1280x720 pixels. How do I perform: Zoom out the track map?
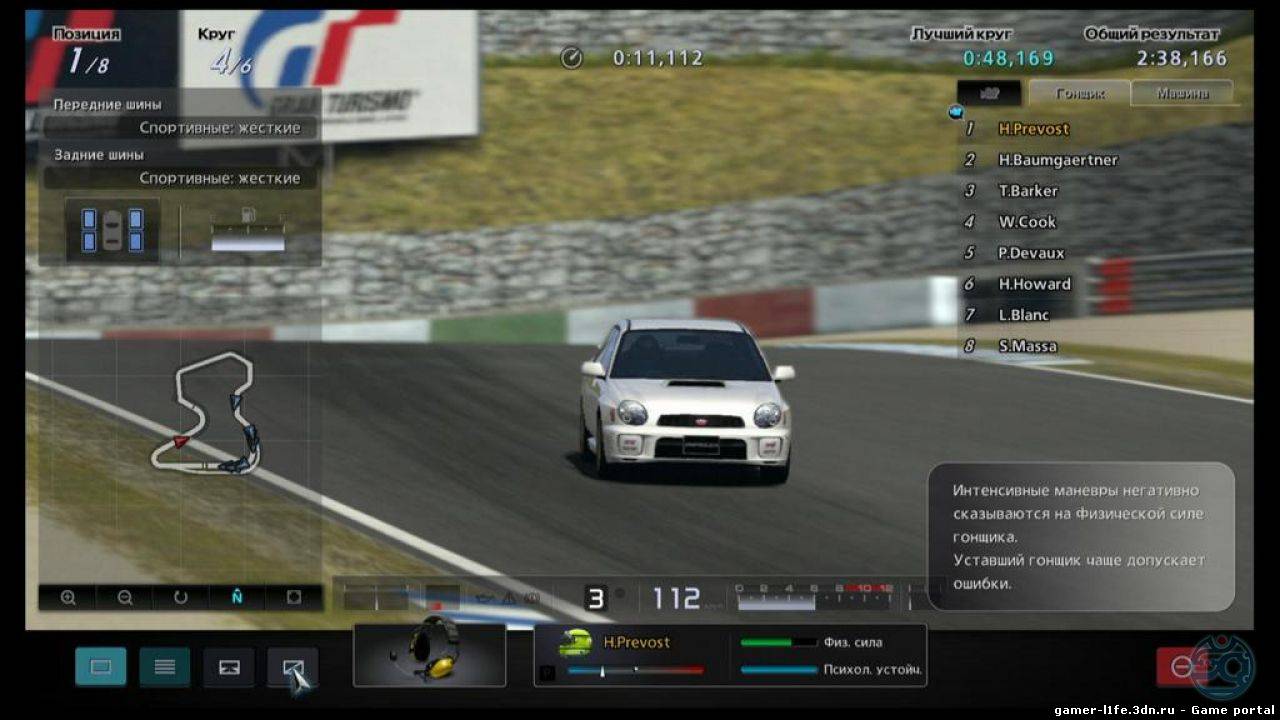click(x=125, y=598)
